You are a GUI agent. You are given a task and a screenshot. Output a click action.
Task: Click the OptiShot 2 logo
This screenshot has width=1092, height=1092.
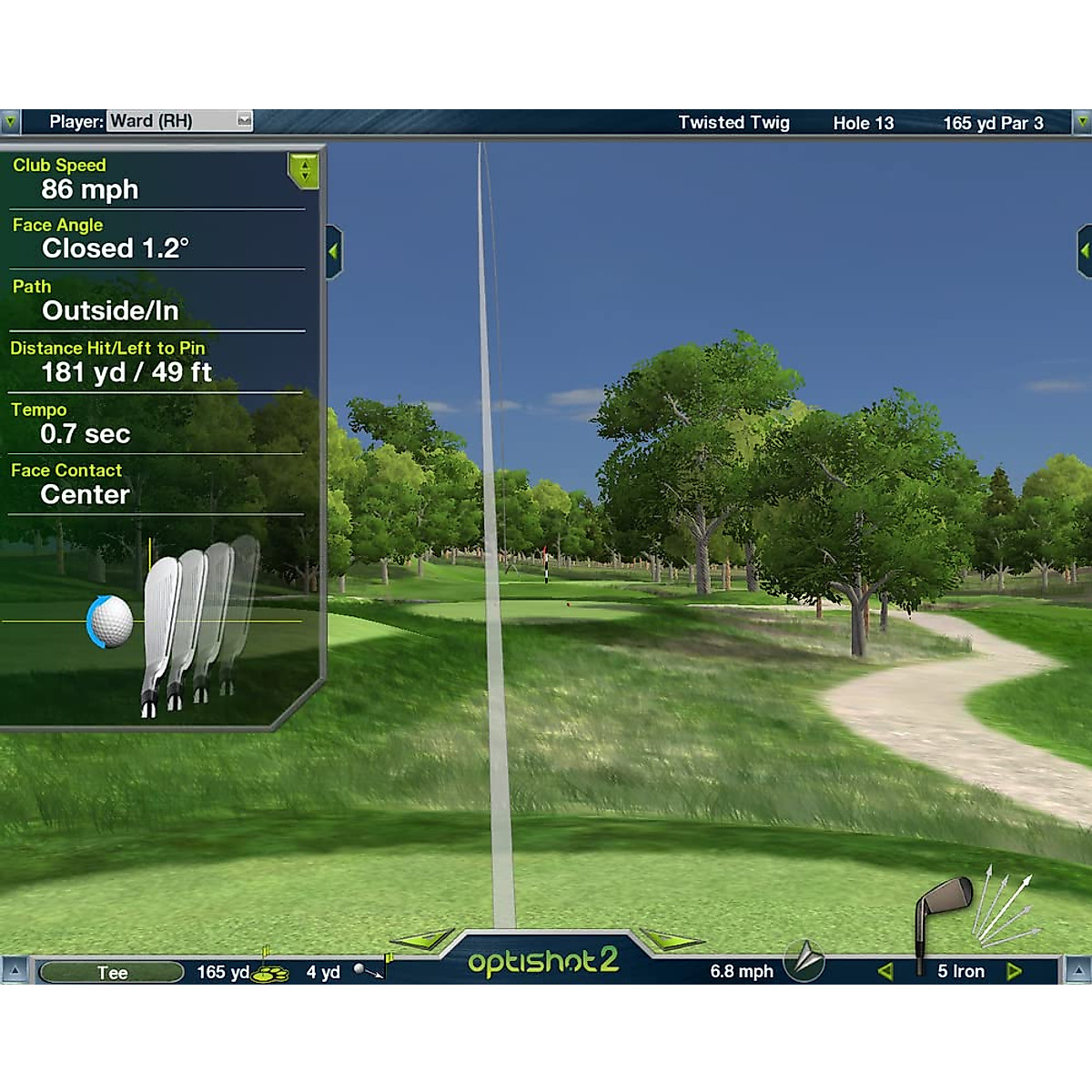point(543,961)
